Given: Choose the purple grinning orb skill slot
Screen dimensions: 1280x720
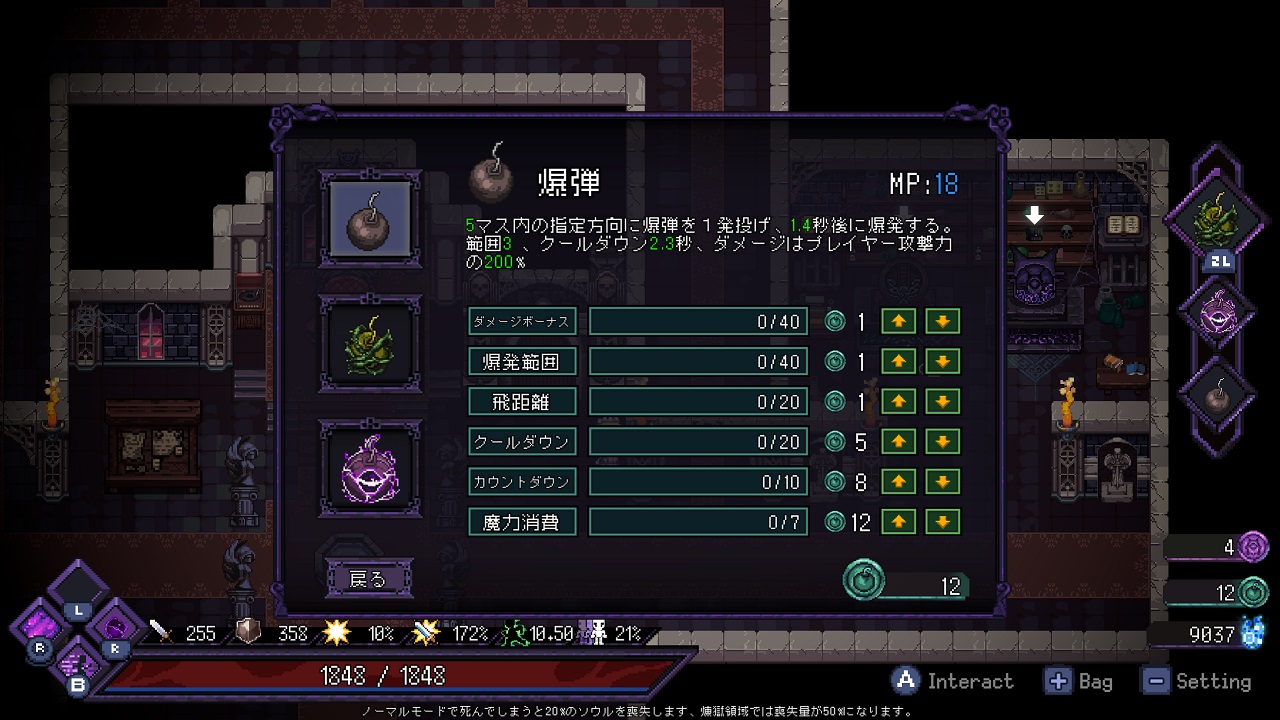Looking at the screenshot, I should [370, 467].
